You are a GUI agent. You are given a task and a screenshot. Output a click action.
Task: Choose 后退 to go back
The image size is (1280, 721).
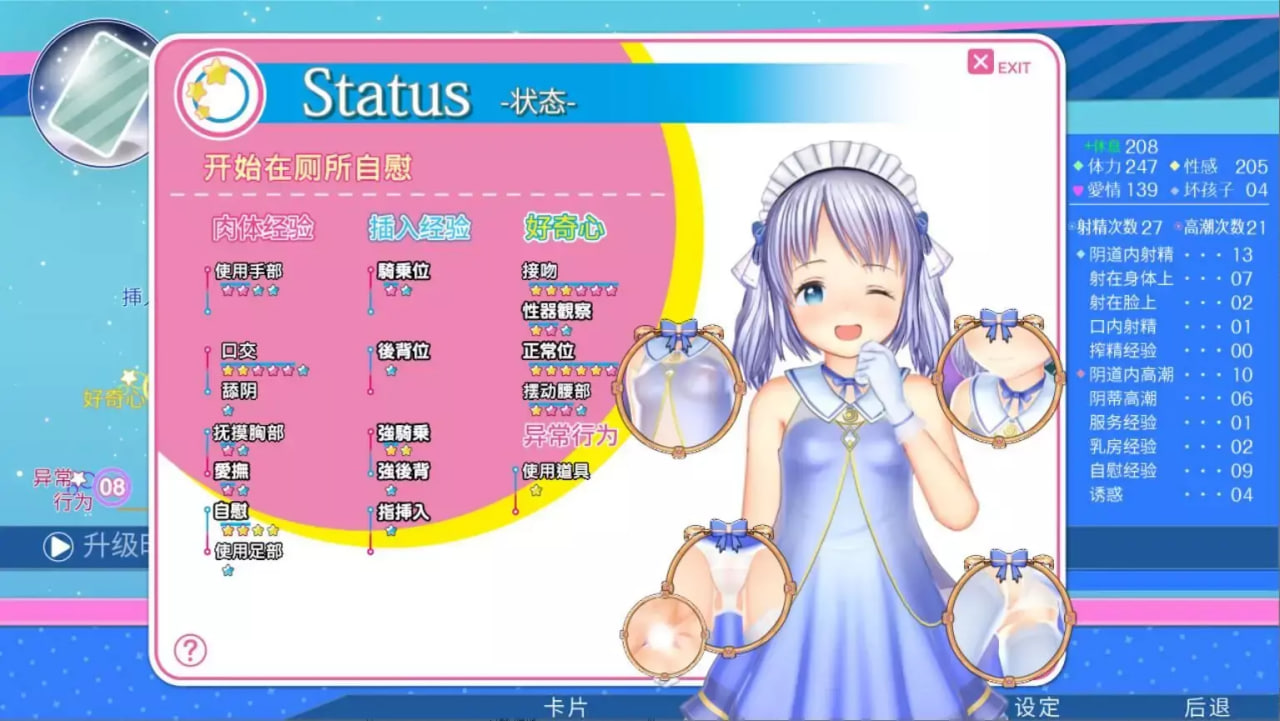point(1207,707)
